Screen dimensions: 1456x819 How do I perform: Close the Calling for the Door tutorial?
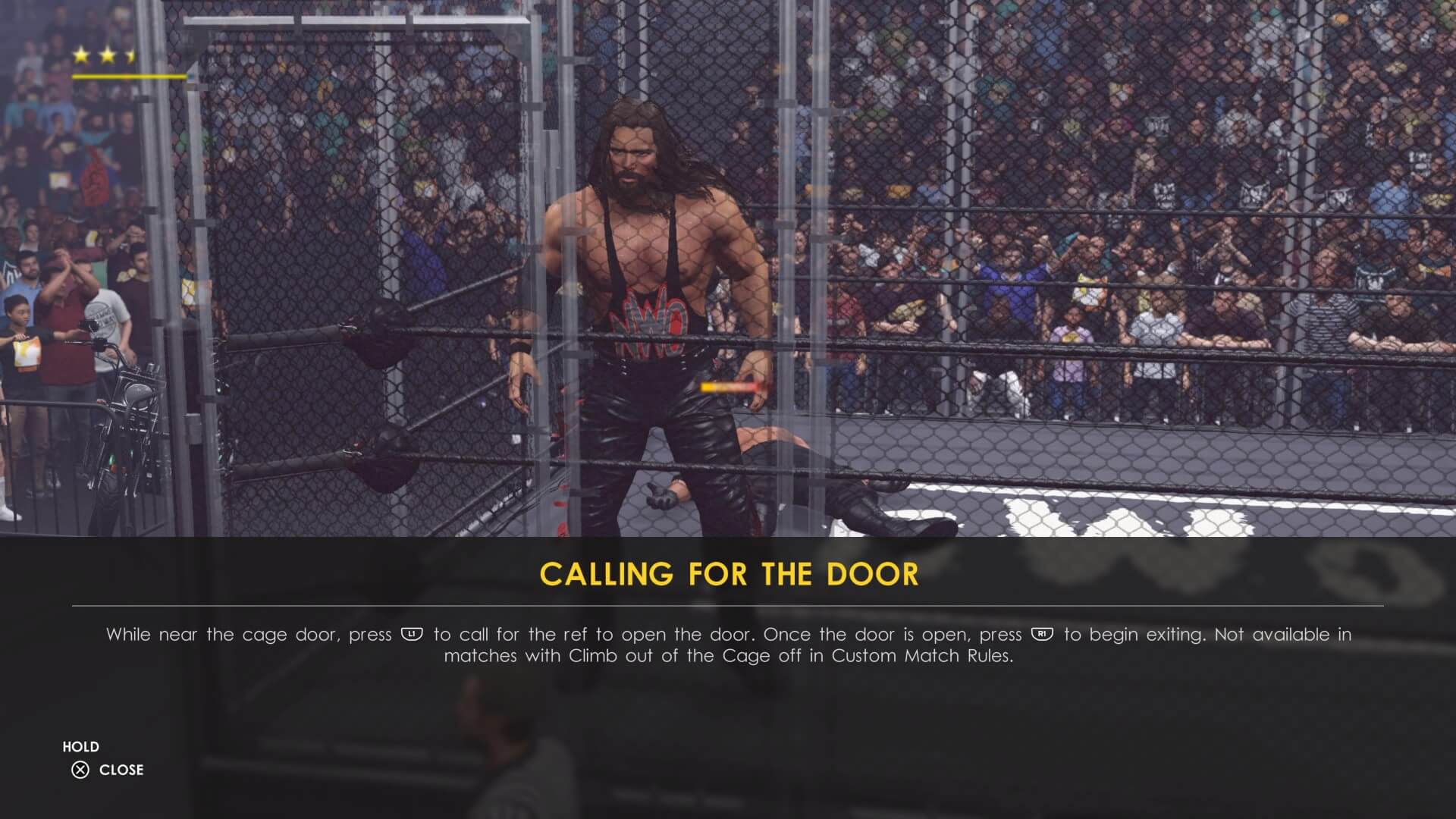coord(107,770)
